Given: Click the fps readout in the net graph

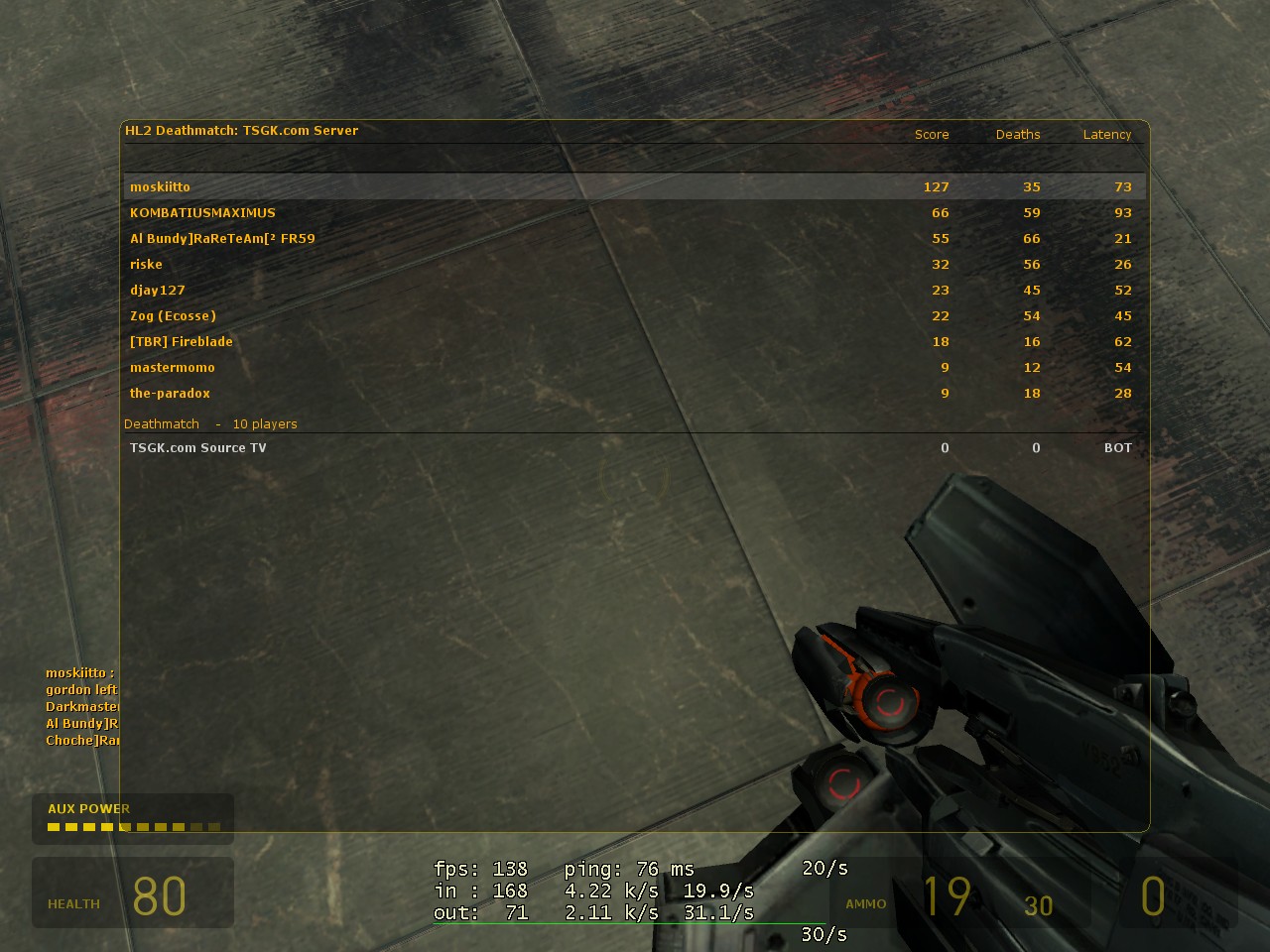Looking at the screenshot, I should tap(476, 869).
